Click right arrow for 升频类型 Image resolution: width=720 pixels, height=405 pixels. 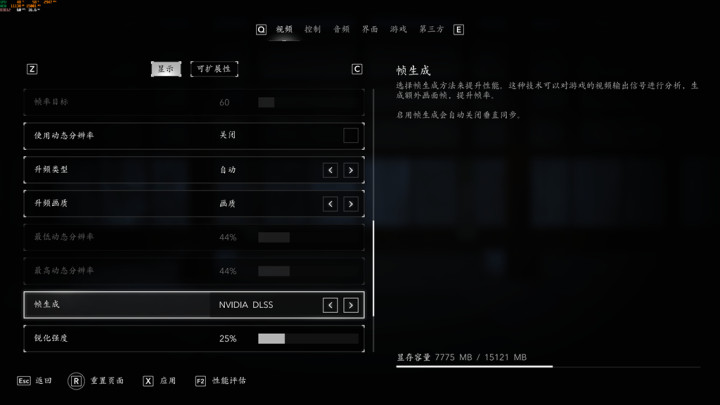pos(350,170)
